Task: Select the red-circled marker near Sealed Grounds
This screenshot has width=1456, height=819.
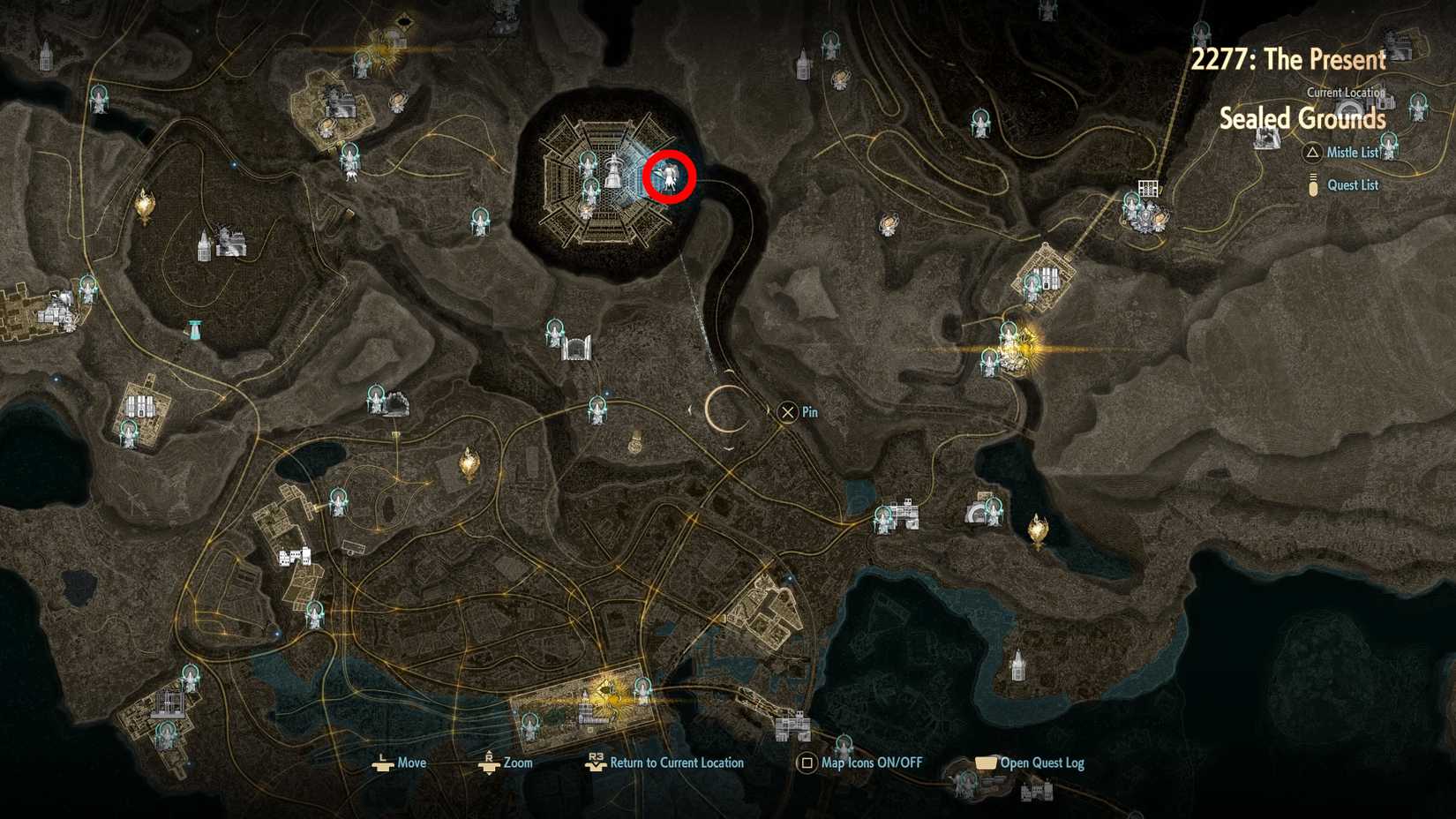Action: click(671, 177)
